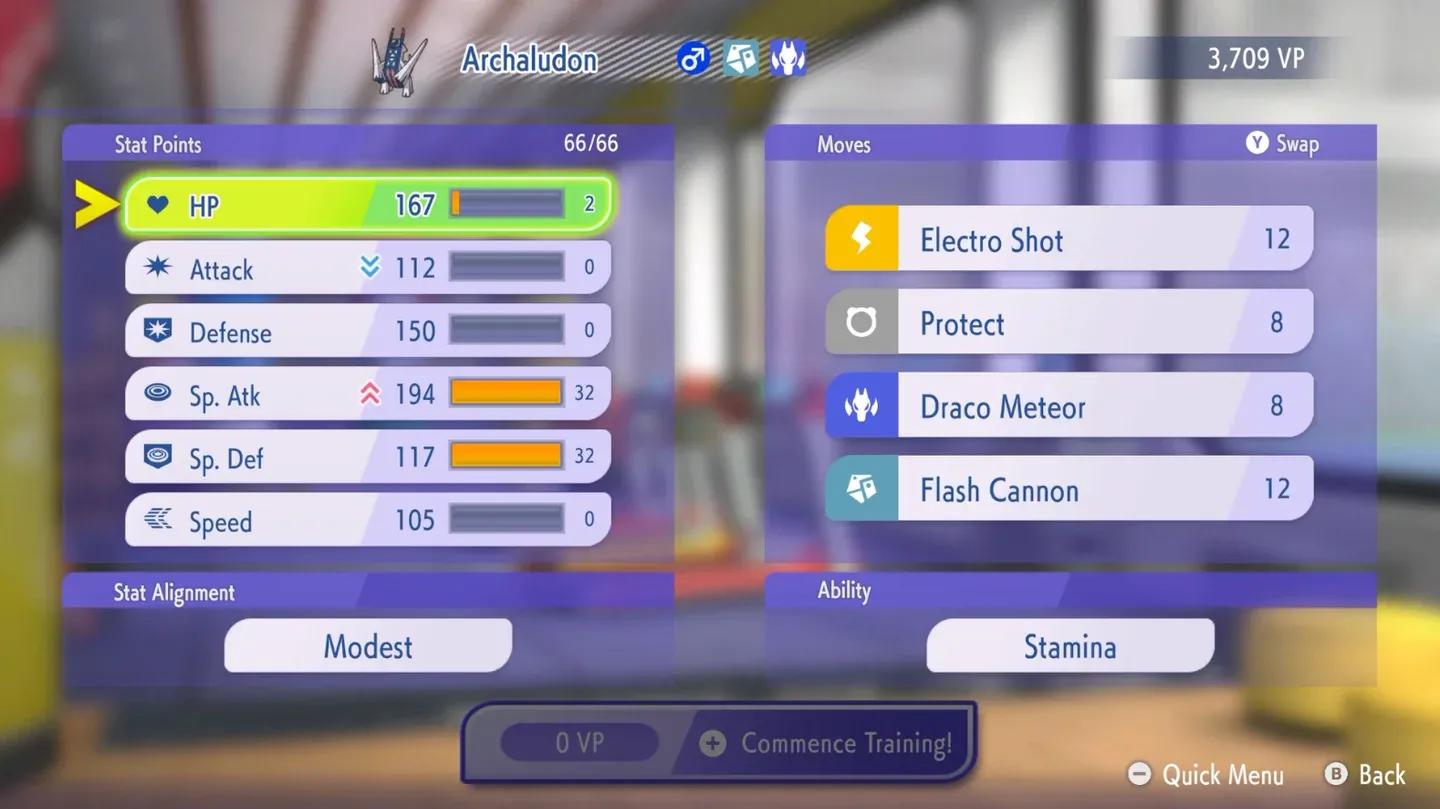The height and width of the screenshot is (809, 1440).
Task: Click the Archaludon sprite at the top
Action: (400, 60)
